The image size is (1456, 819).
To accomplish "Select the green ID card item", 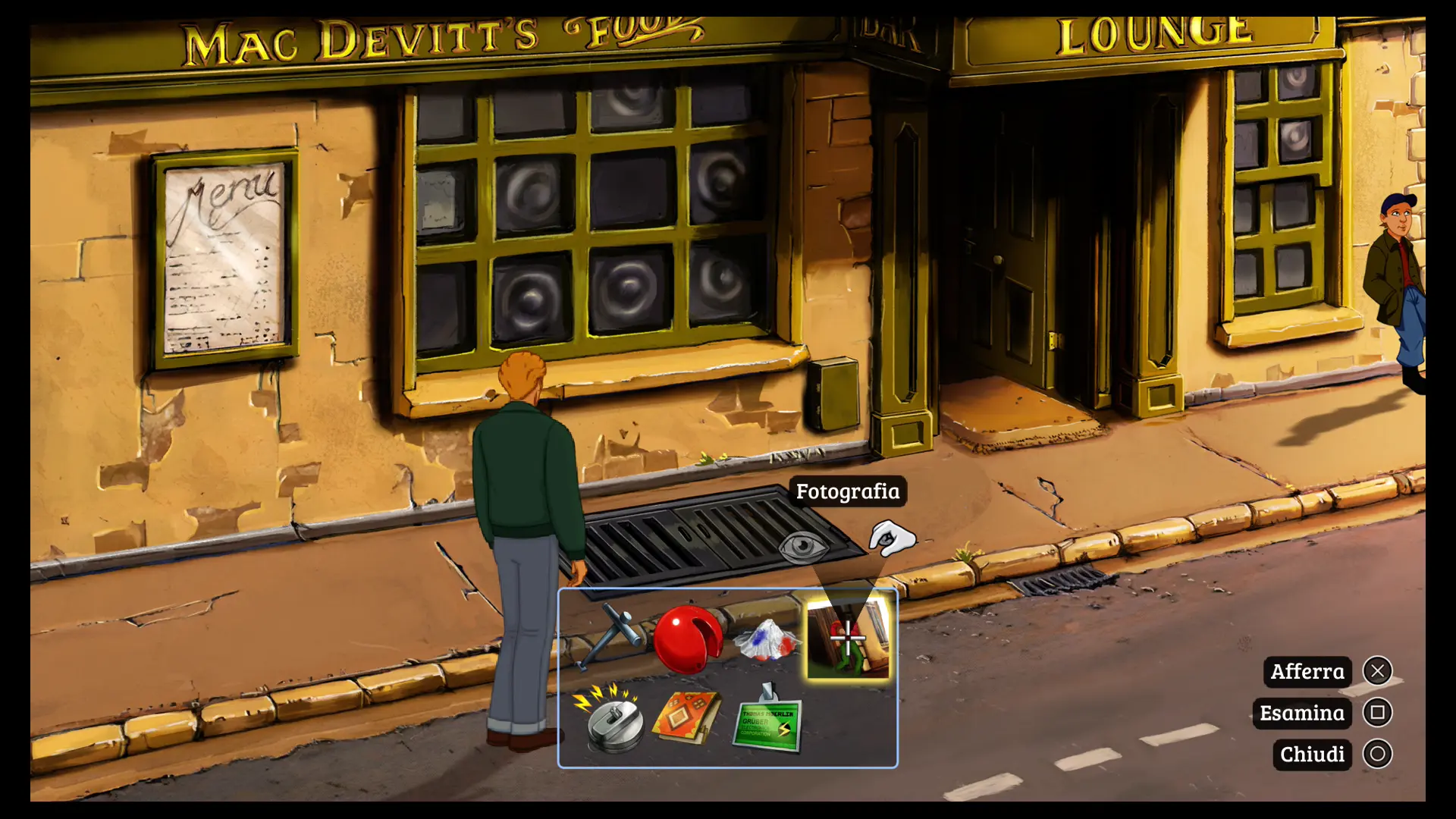I will (768, 722).
